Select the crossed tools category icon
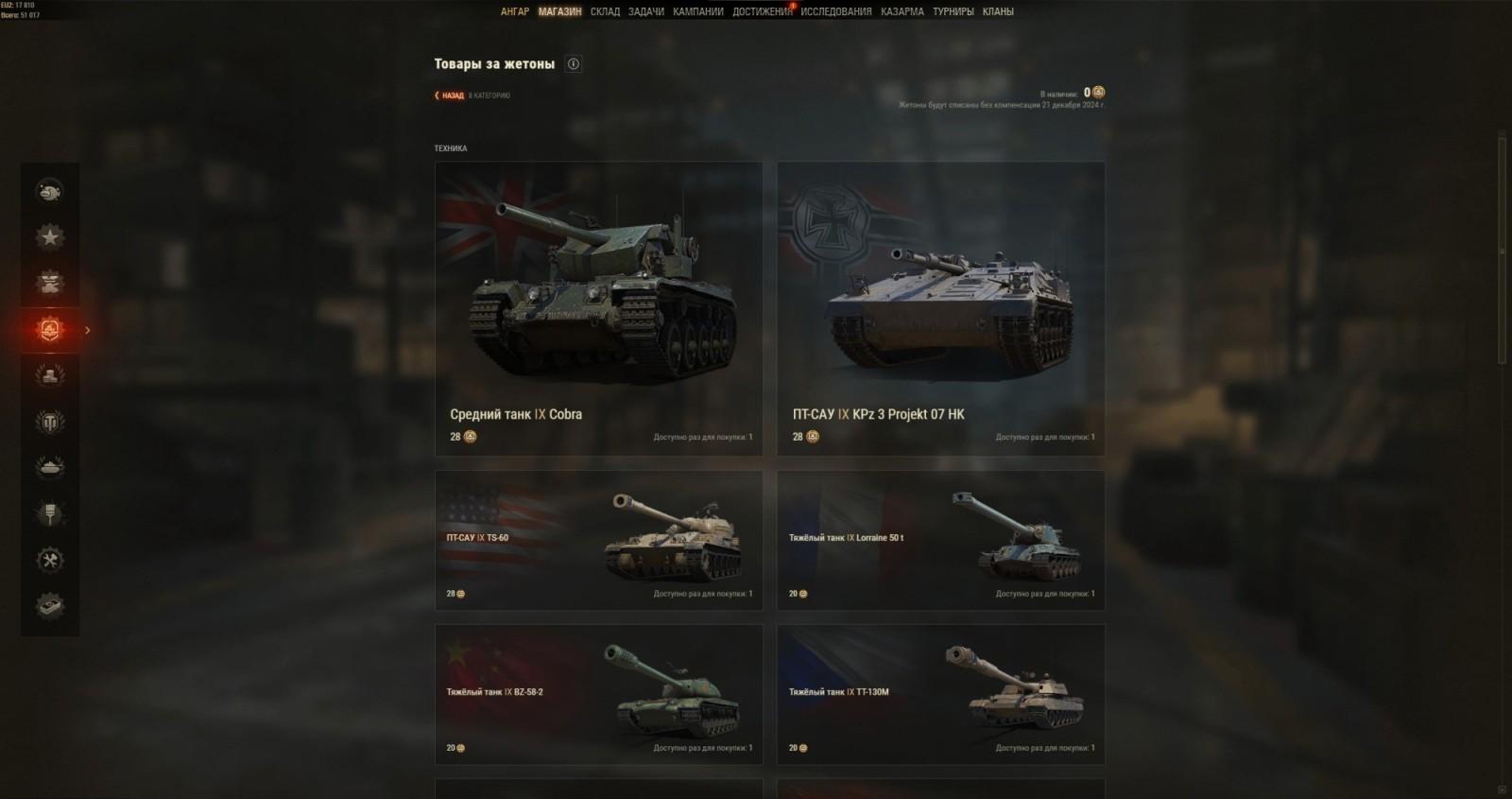Image resolution: width=1512 pixels, height=799 pixels. point(51,560)
